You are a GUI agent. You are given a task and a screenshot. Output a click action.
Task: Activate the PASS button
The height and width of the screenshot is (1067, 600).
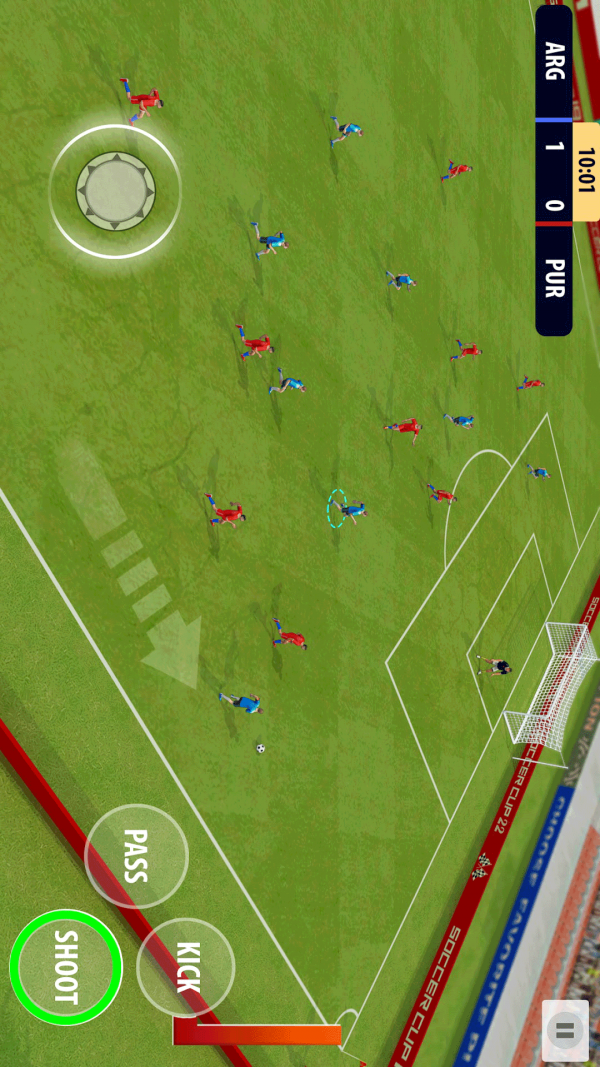136,856
